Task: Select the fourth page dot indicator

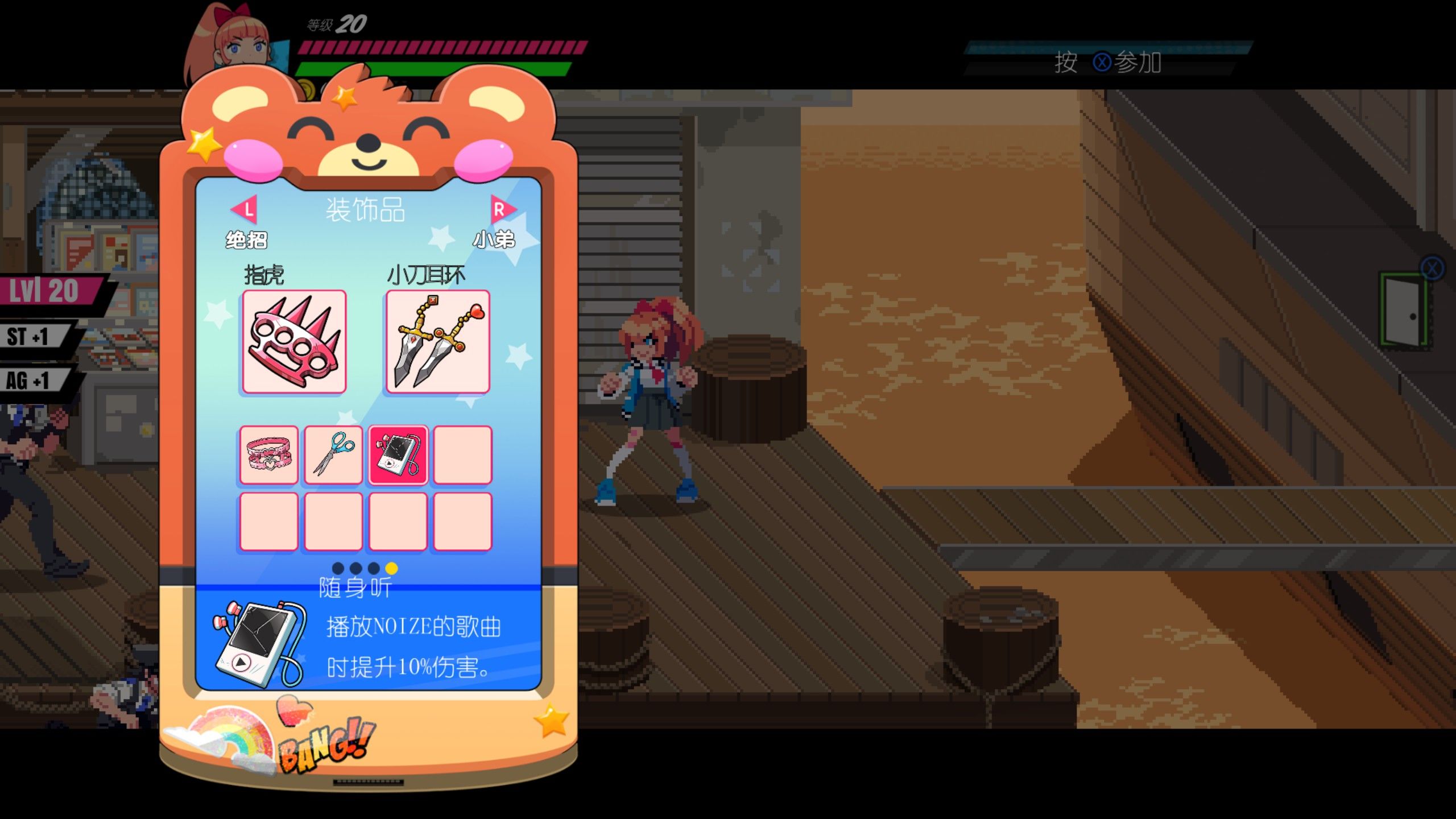Action: 391,569
